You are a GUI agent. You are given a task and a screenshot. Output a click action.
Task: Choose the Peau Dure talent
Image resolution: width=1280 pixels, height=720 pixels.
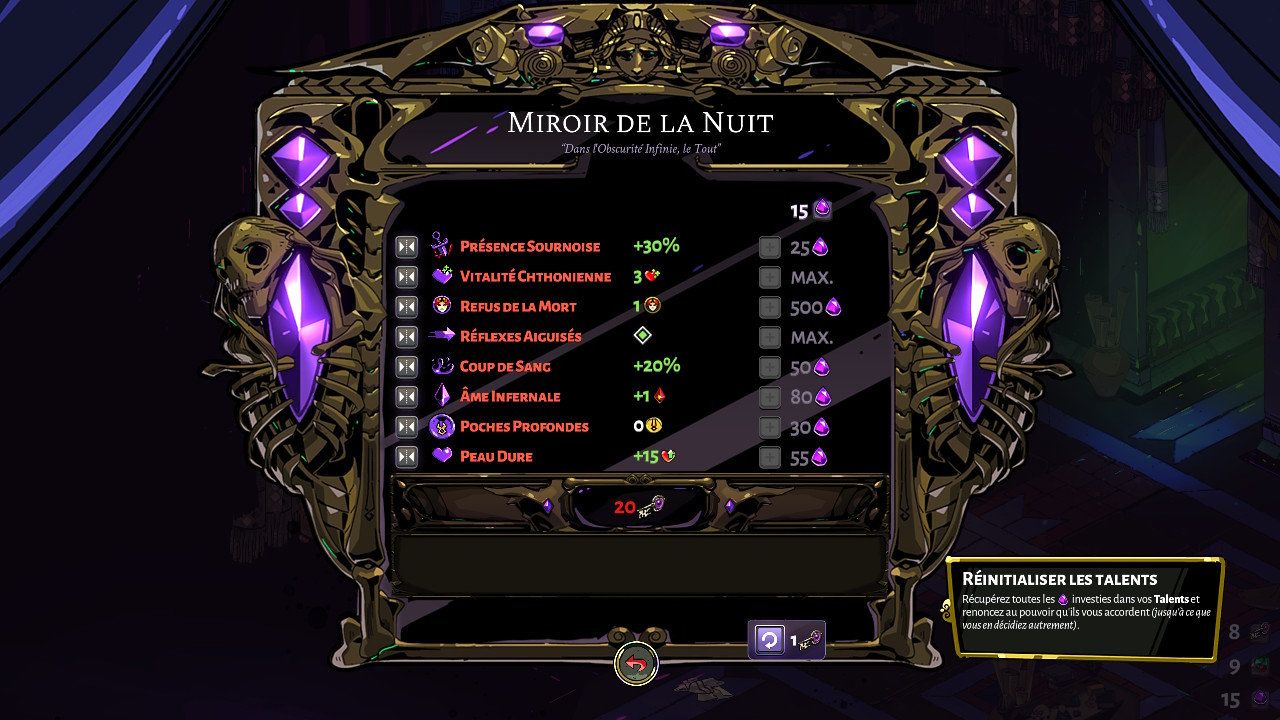tap(496, 457)
